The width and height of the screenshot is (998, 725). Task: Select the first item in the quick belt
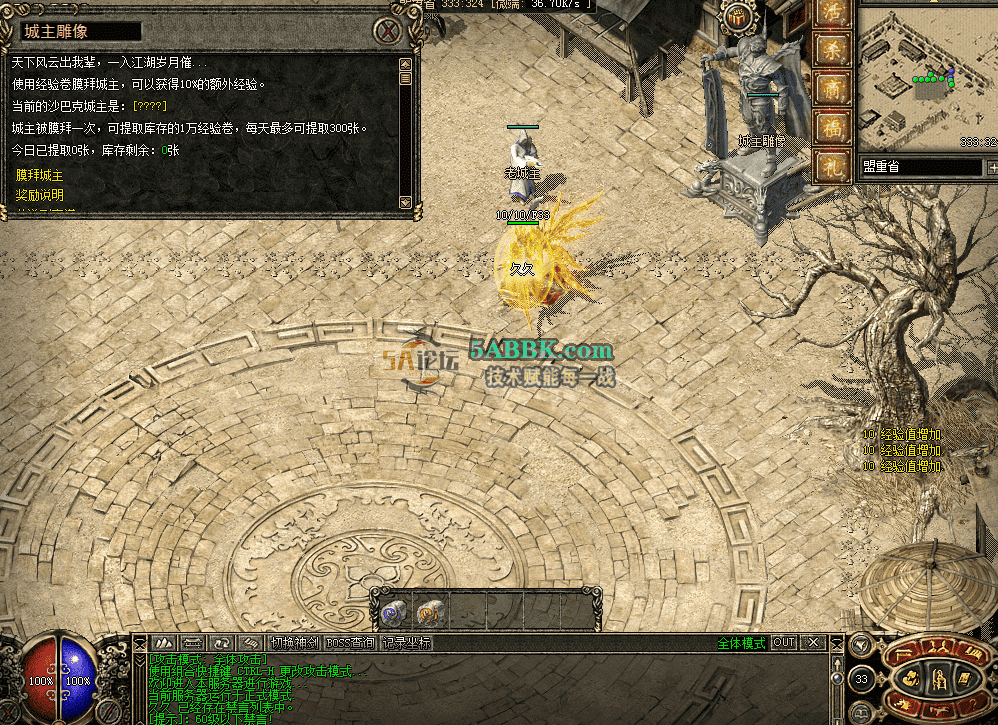[394, 611]
